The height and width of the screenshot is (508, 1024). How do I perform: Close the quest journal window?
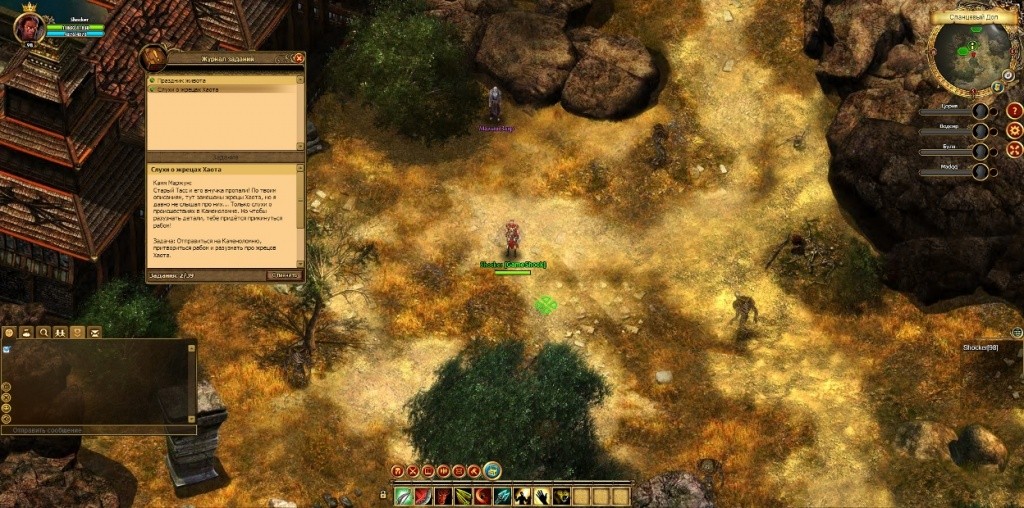(x=298, y=58)
